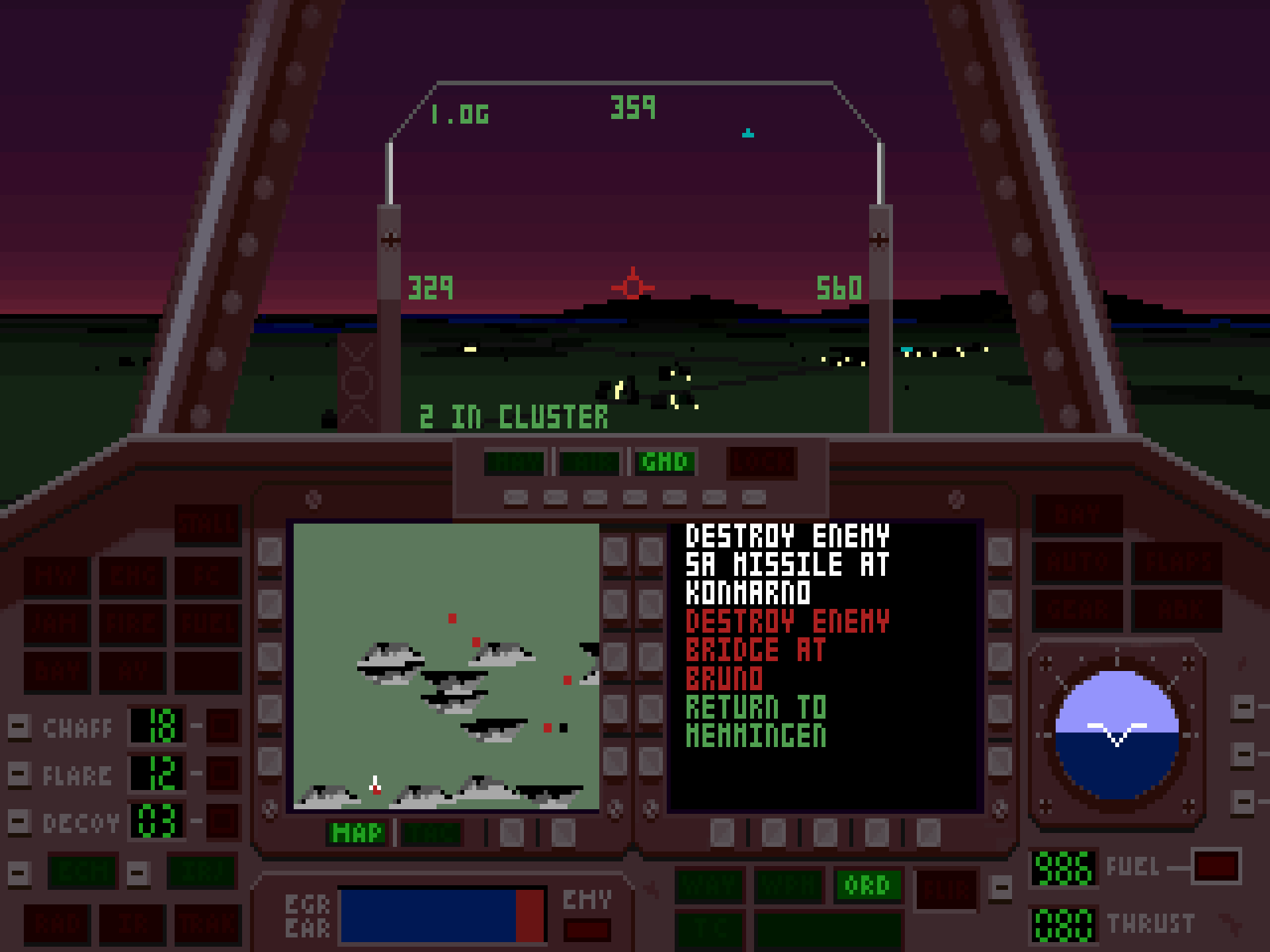Toggle the ECM jammer button
This screenshot has height=952, width=1270.
[83, 872]
